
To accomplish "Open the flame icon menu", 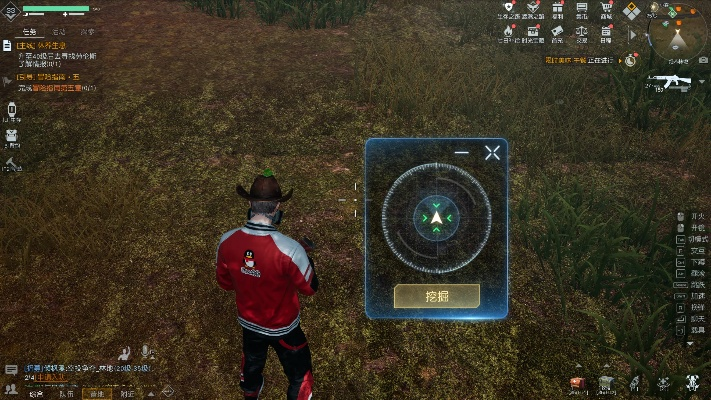I will click(x=508, y=33).
